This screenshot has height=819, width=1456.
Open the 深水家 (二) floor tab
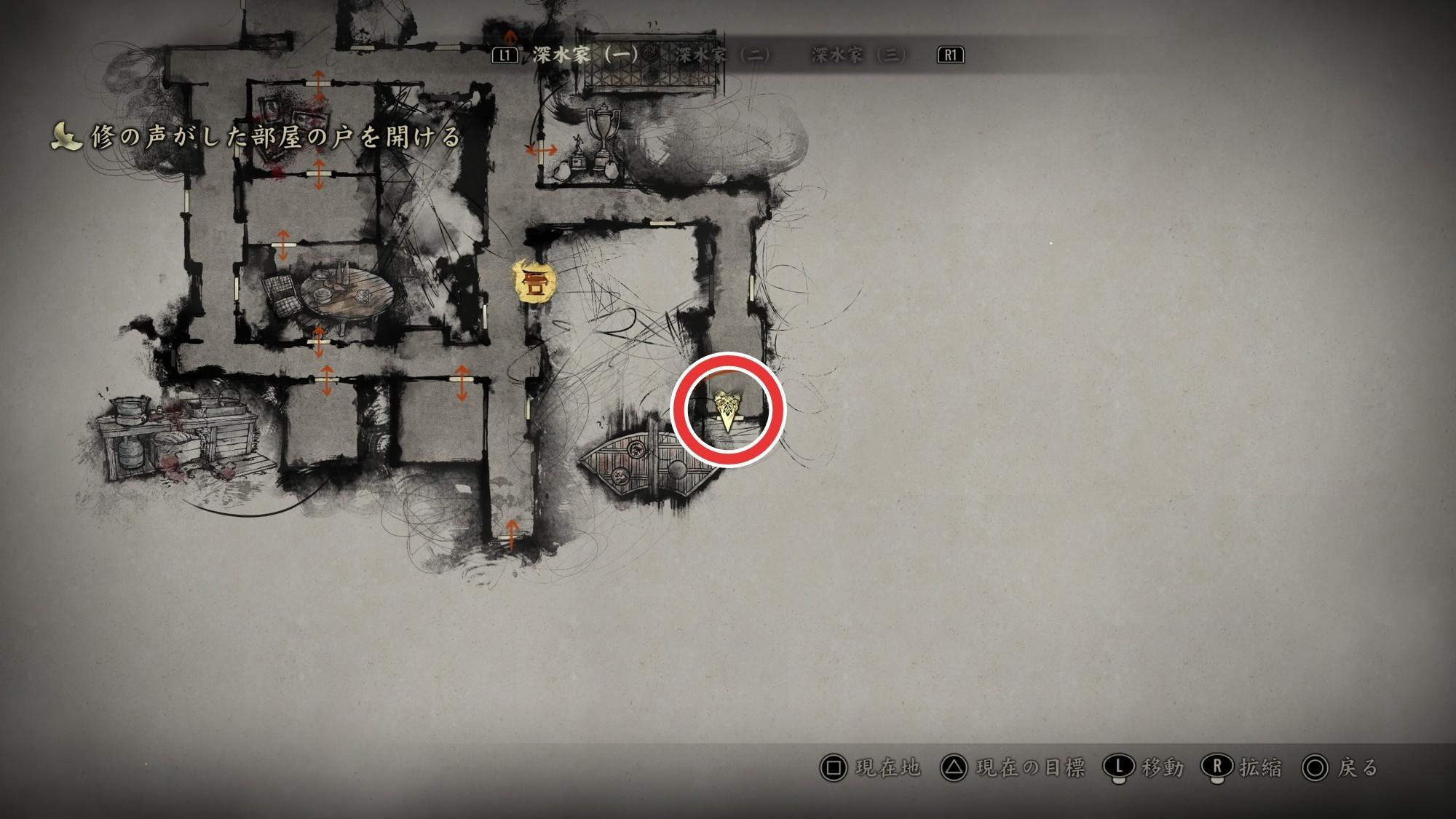click(722, 55)
